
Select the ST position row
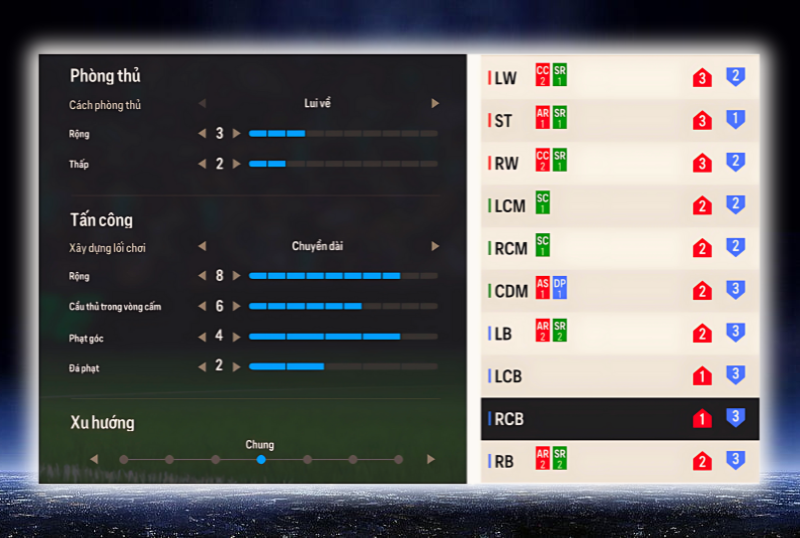tap(618, 120)
